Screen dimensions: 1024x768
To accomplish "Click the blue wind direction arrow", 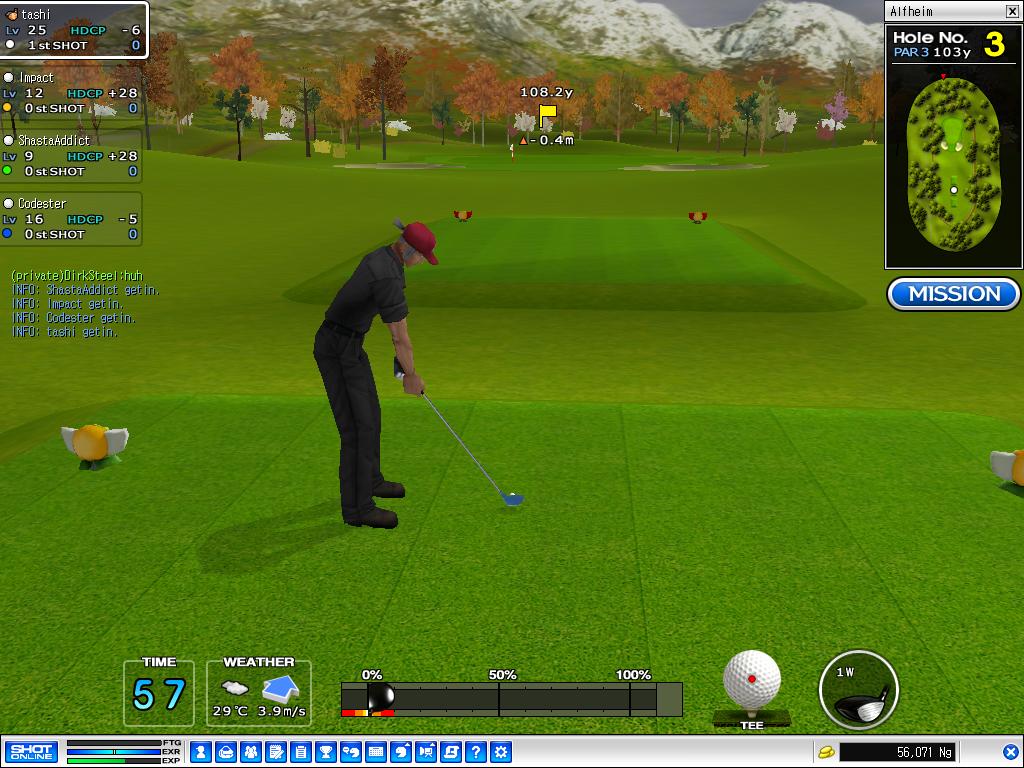I will (x=281, y=689).
